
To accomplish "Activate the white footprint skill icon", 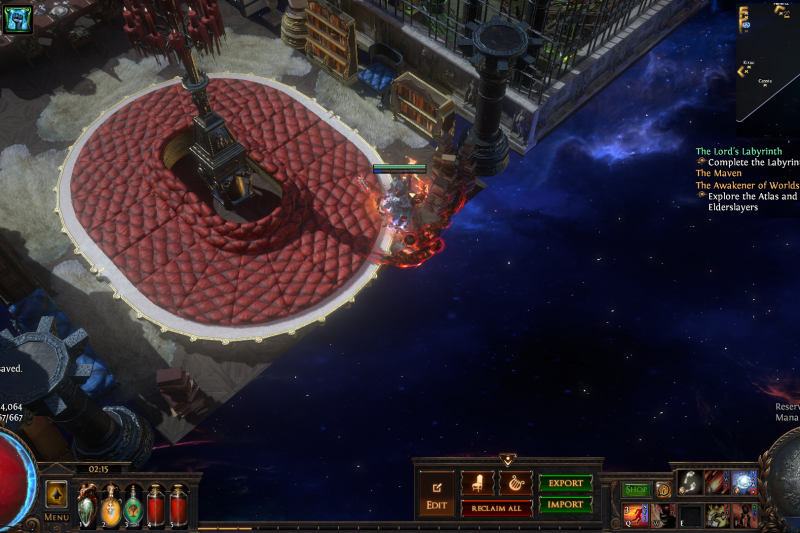I will tap(689, 483).
